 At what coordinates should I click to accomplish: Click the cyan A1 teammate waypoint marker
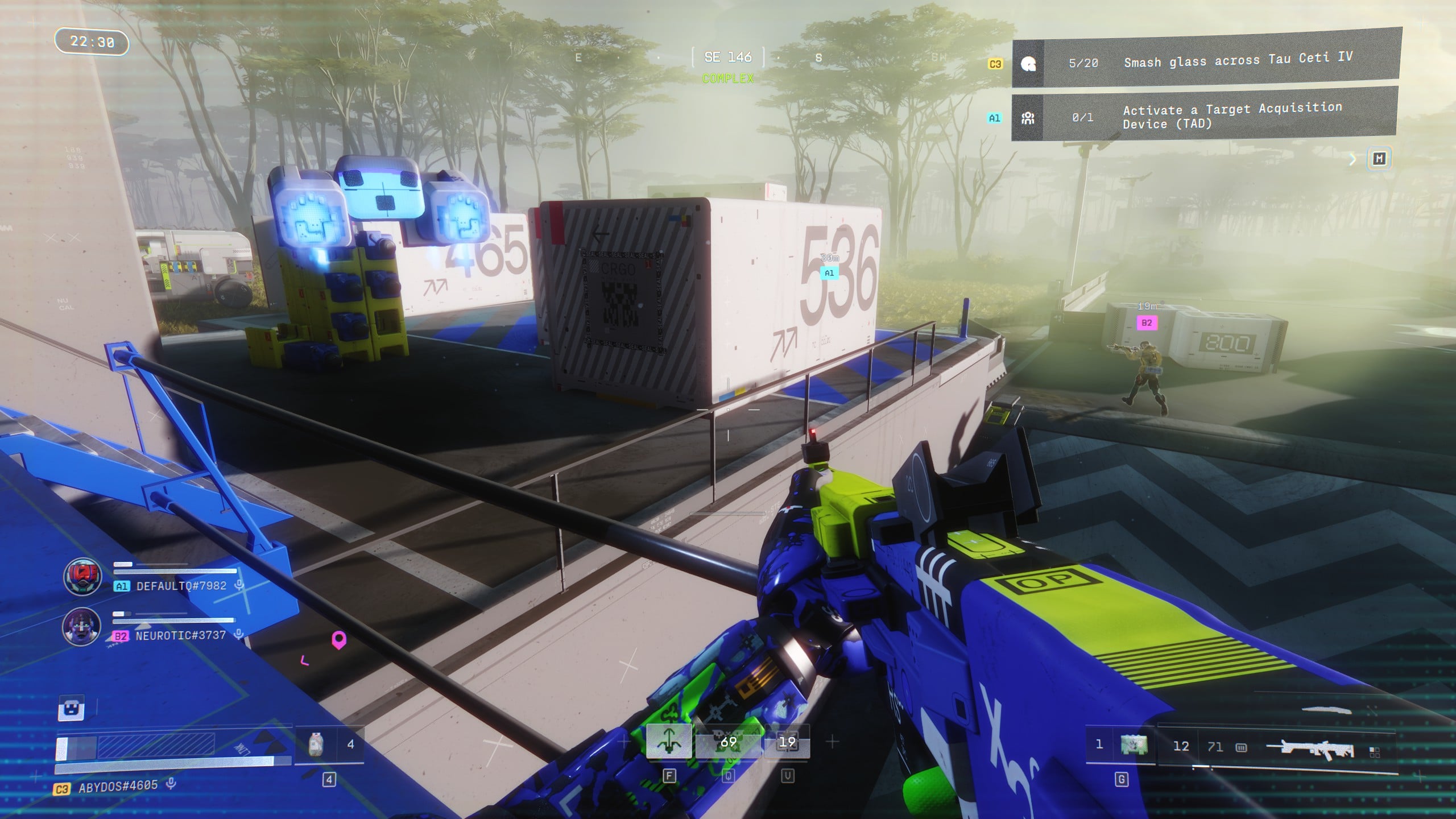[x=829, y=273]
